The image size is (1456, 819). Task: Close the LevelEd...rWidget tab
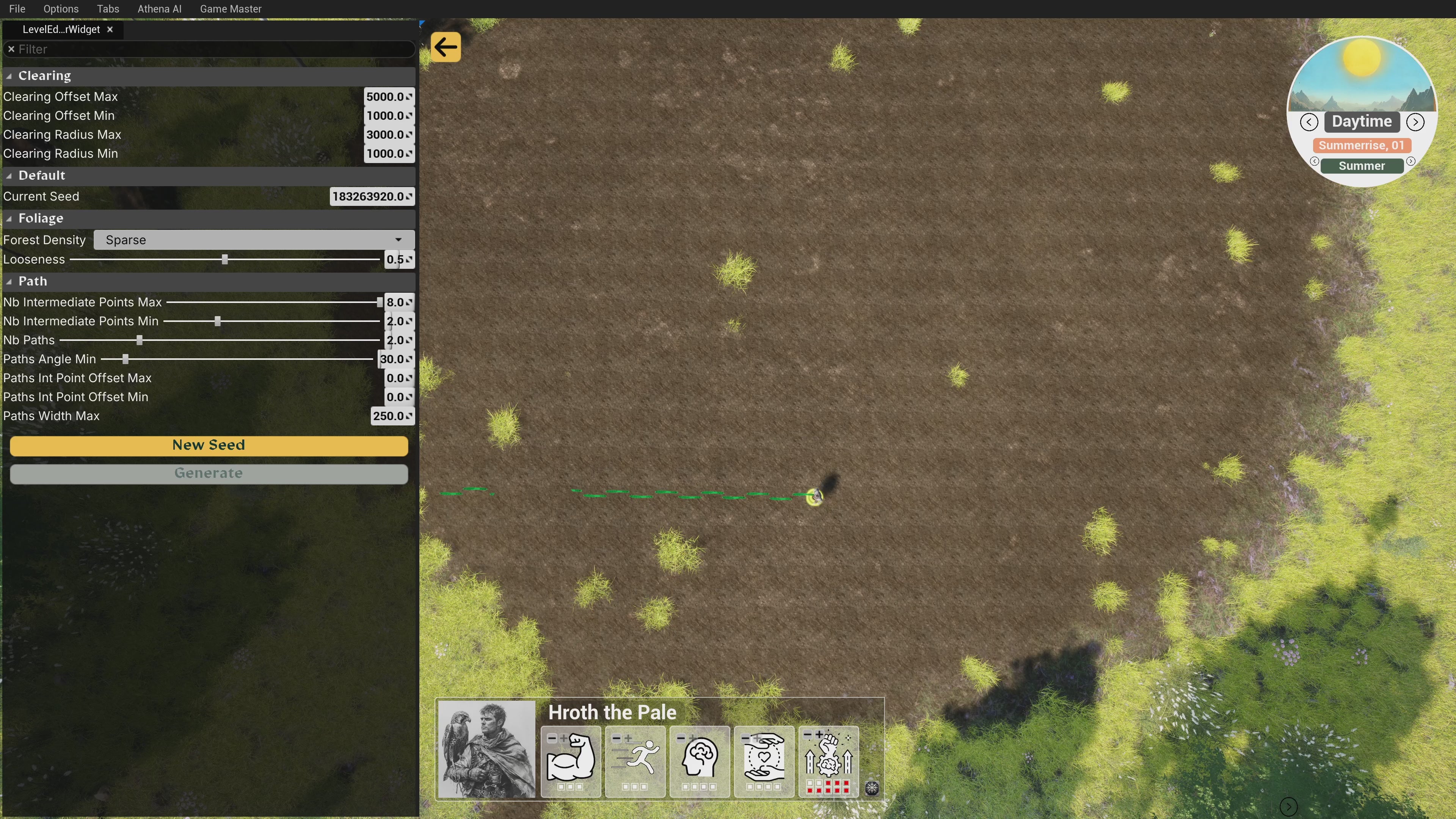[110, 30]
